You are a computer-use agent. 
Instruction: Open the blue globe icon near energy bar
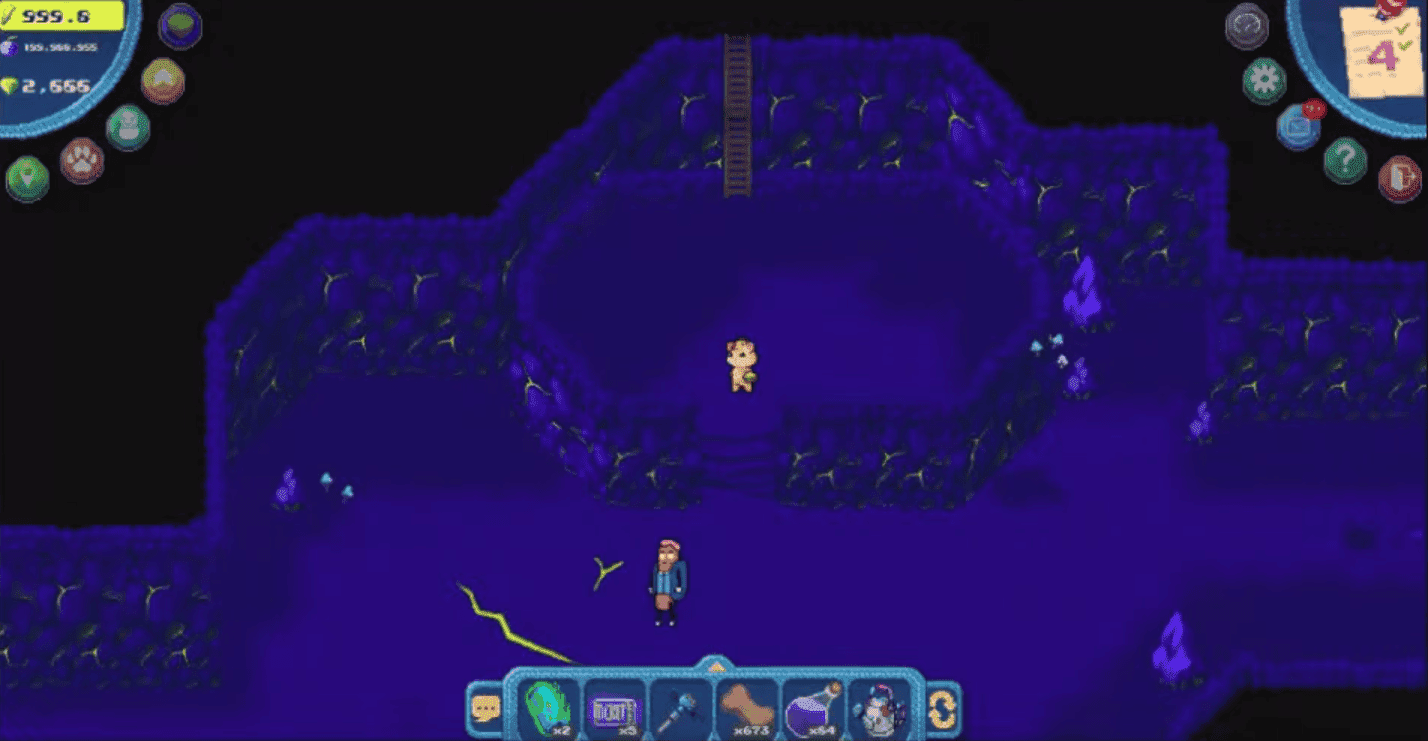180,27
